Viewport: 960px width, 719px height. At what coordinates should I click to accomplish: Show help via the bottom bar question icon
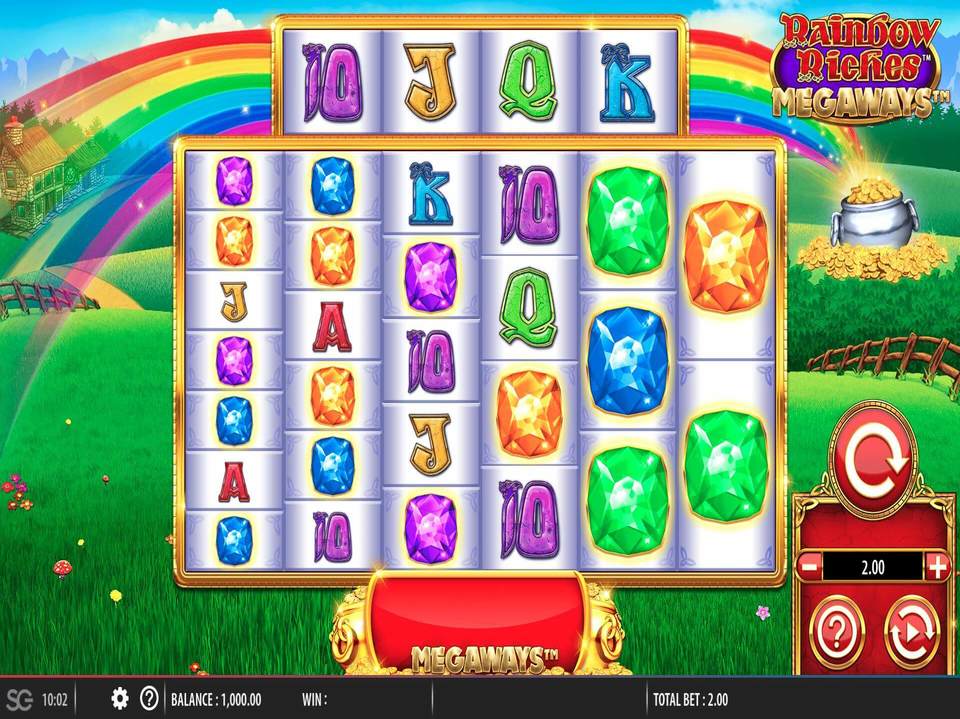point(149,698)
